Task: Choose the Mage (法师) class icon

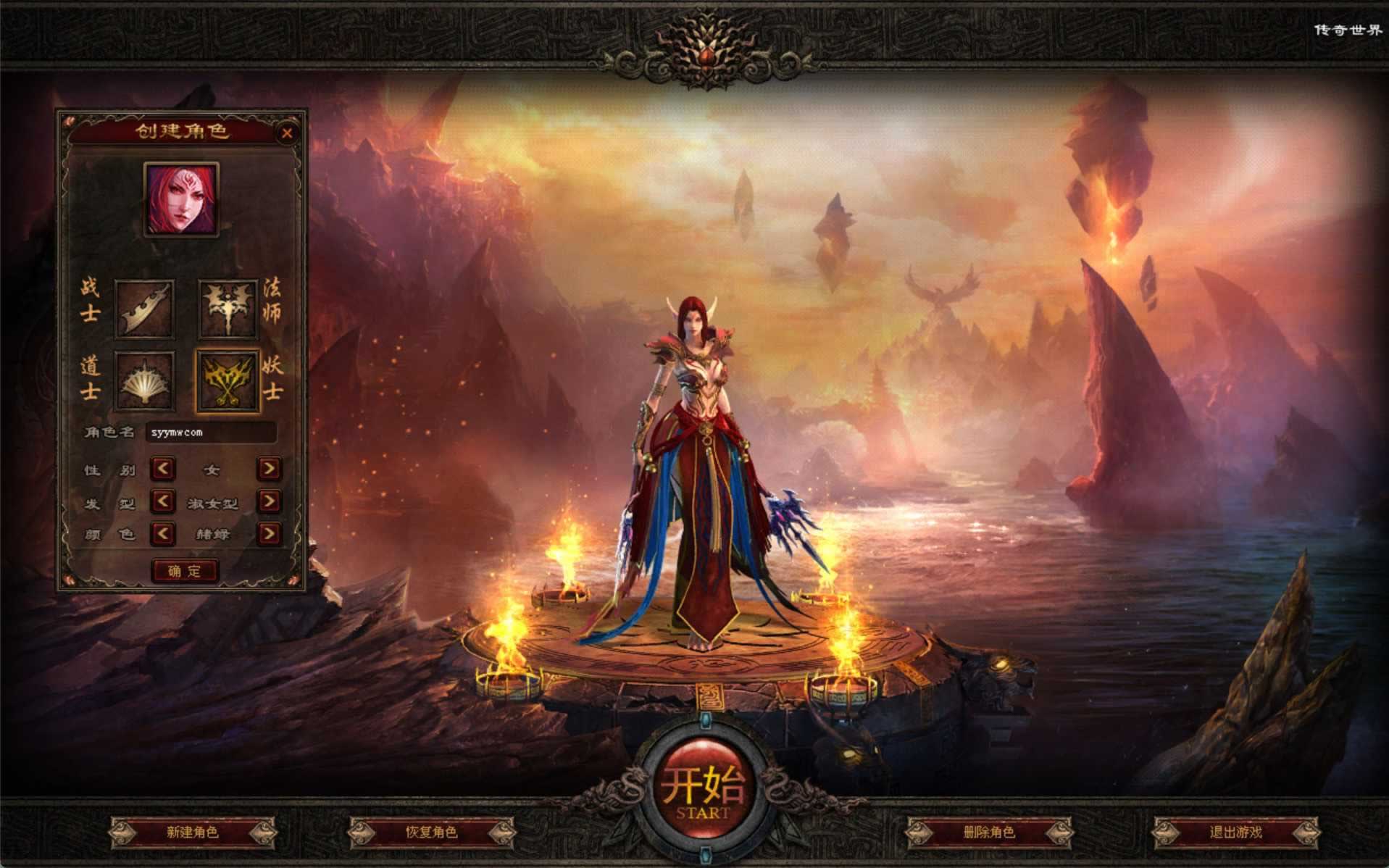Action: point(228,309)
